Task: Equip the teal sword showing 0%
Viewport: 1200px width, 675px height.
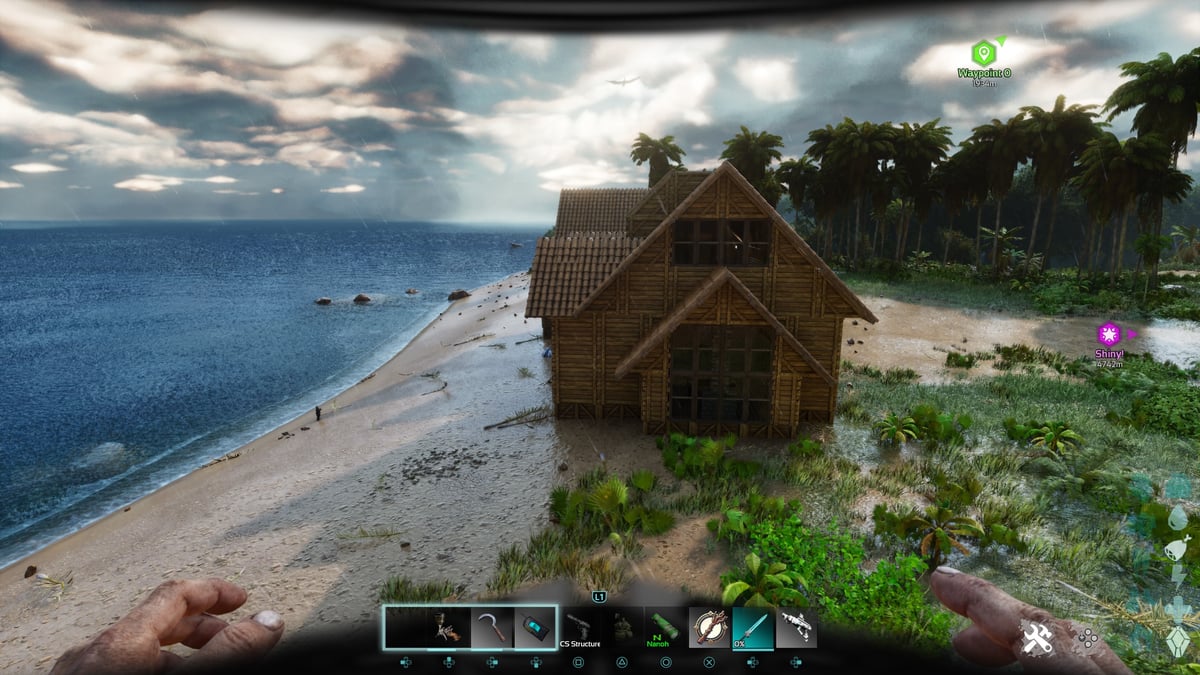Action: (752, 627)
